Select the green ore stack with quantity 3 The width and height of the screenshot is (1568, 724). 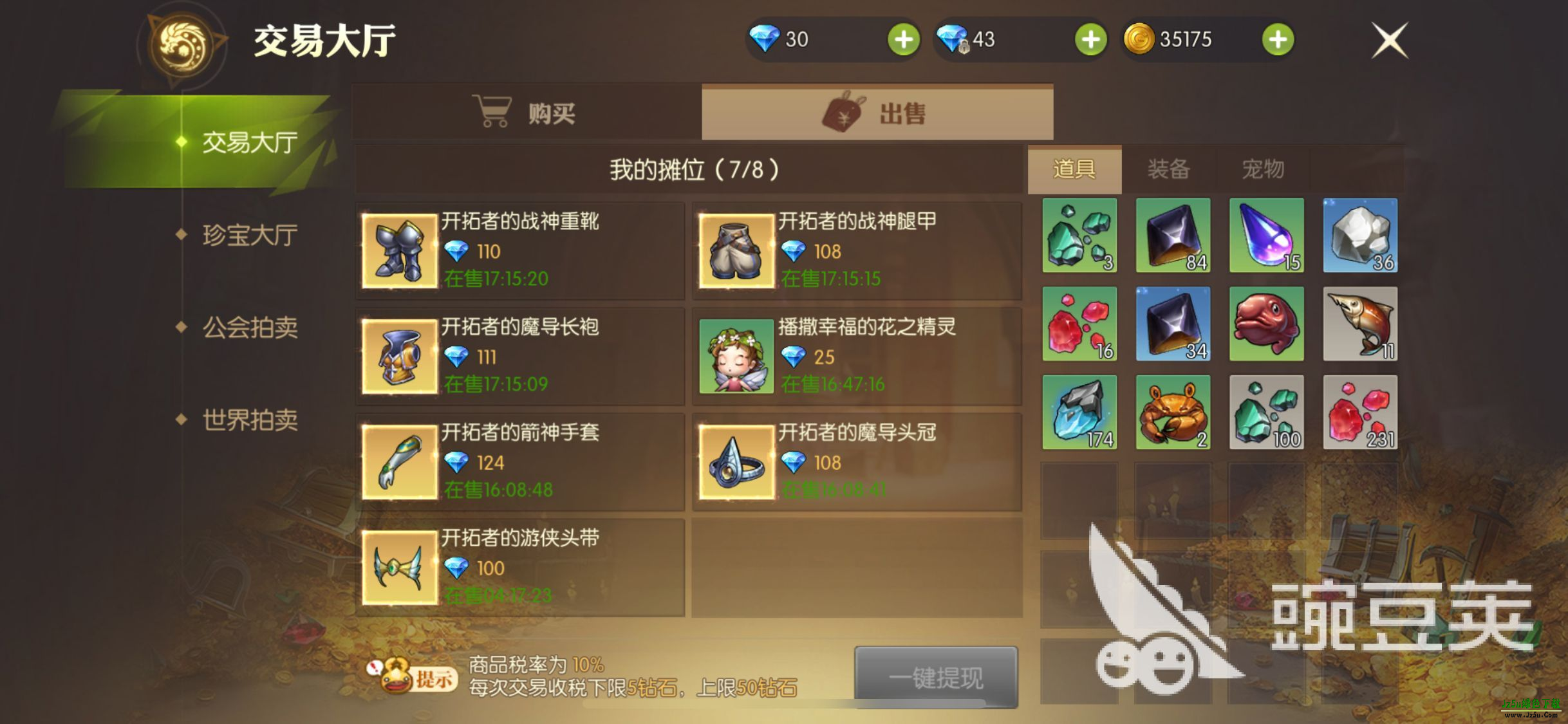tap(1079, 237)
